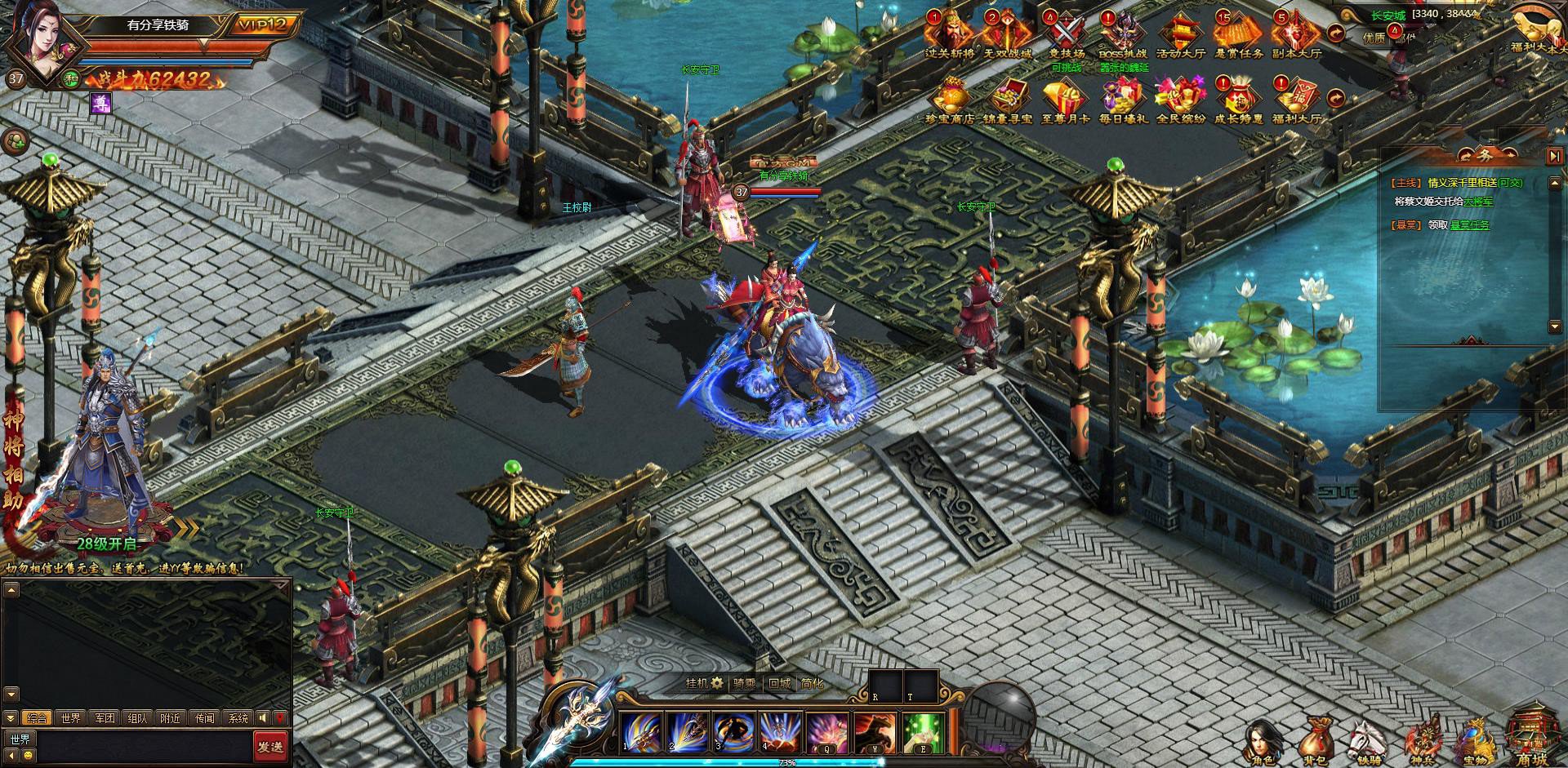
Task: Click the red 发送 send button
Action: point(269,747)
